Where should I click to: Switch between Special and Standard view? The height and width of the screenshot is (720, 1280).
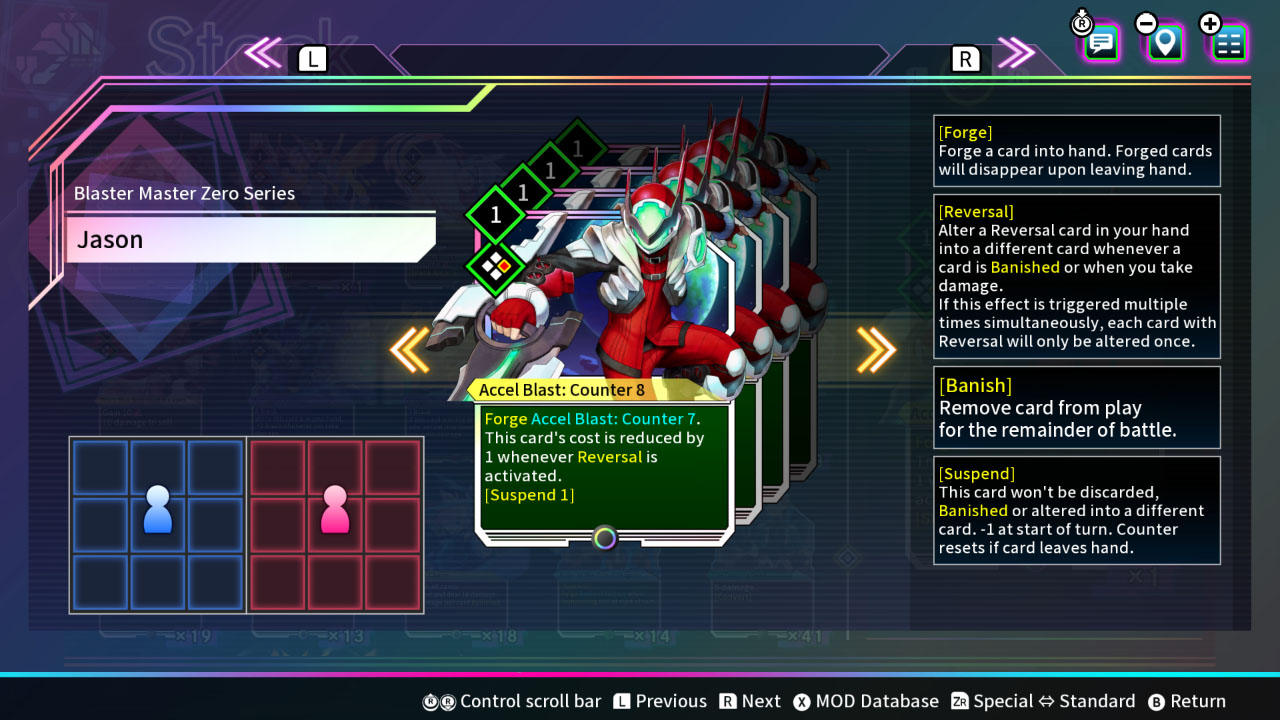1057,701
